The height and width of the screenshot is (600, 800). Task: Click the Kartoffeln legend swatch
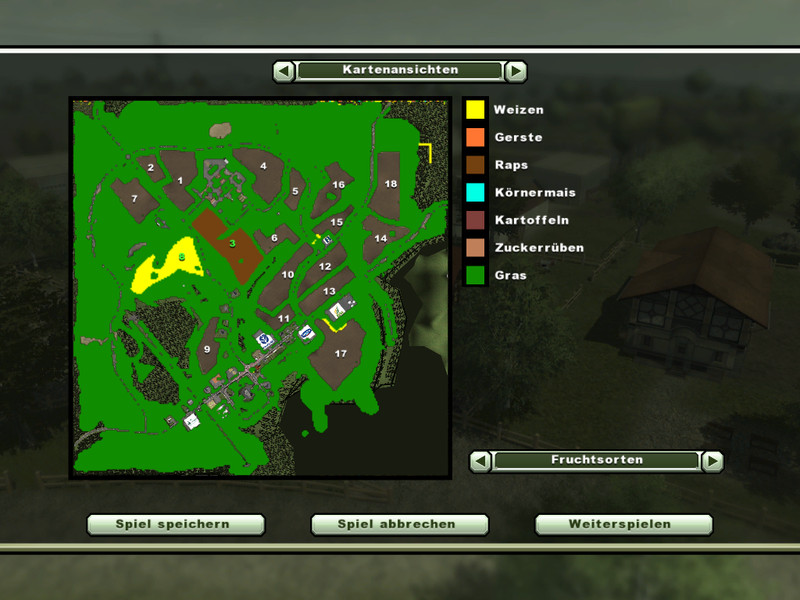click(x=475, y=220)
